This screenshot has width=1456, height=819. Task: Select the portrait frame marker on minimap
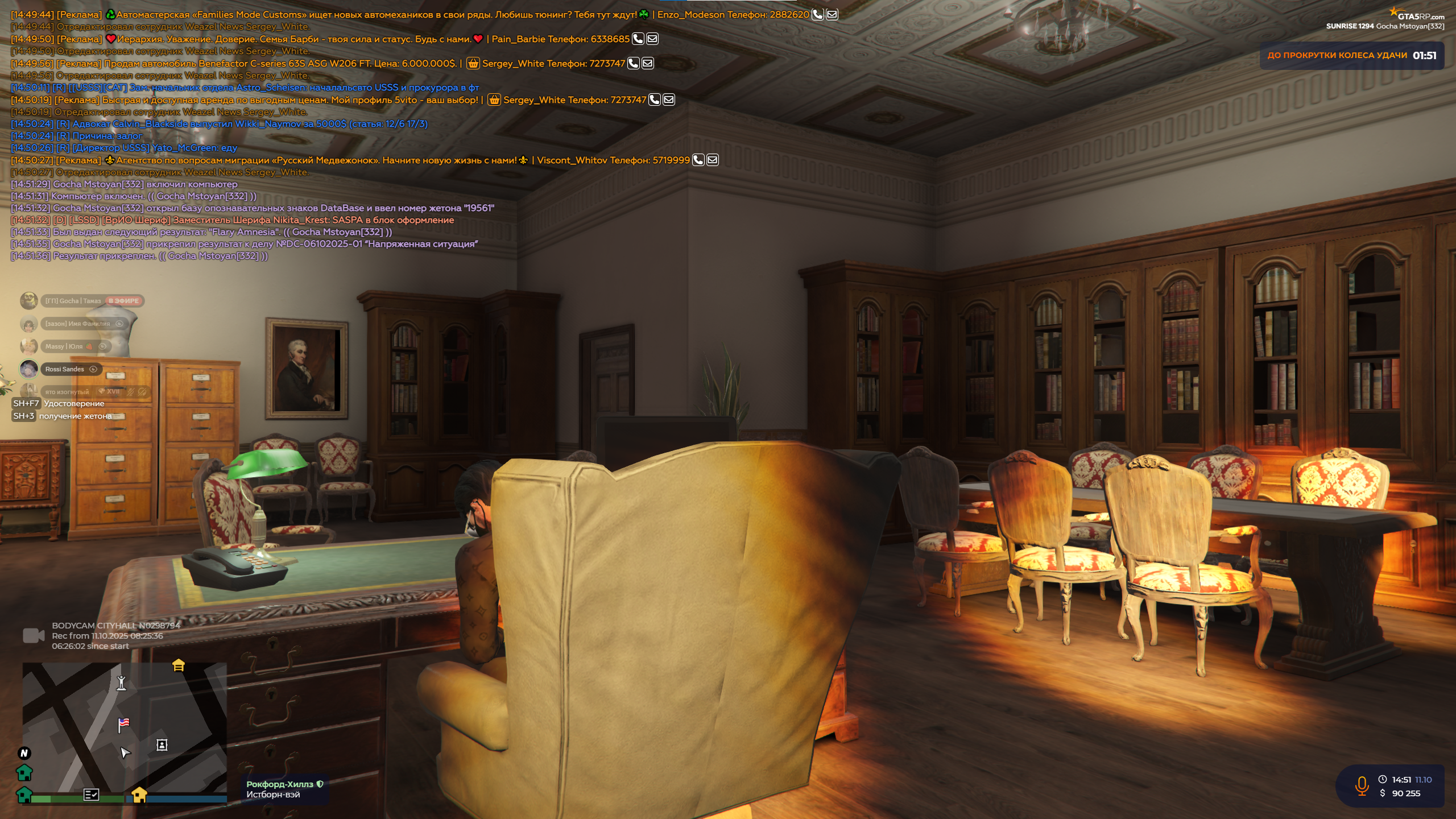point(162,745)
